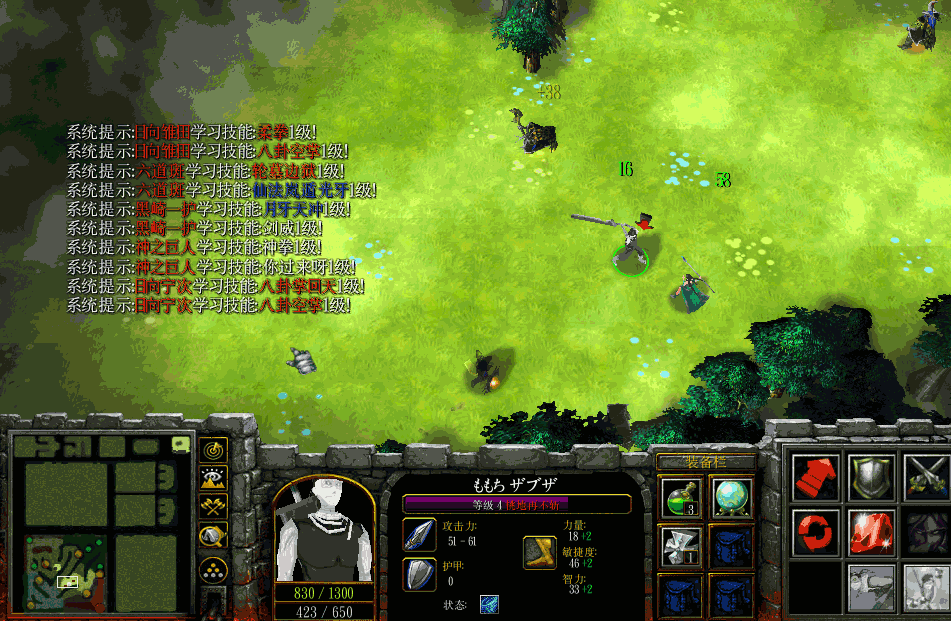The width and height of the screenshot is (951, 621).
Task: Select the crystal orb inventory item
Action: pyautogui.click(x=731, y=497)
